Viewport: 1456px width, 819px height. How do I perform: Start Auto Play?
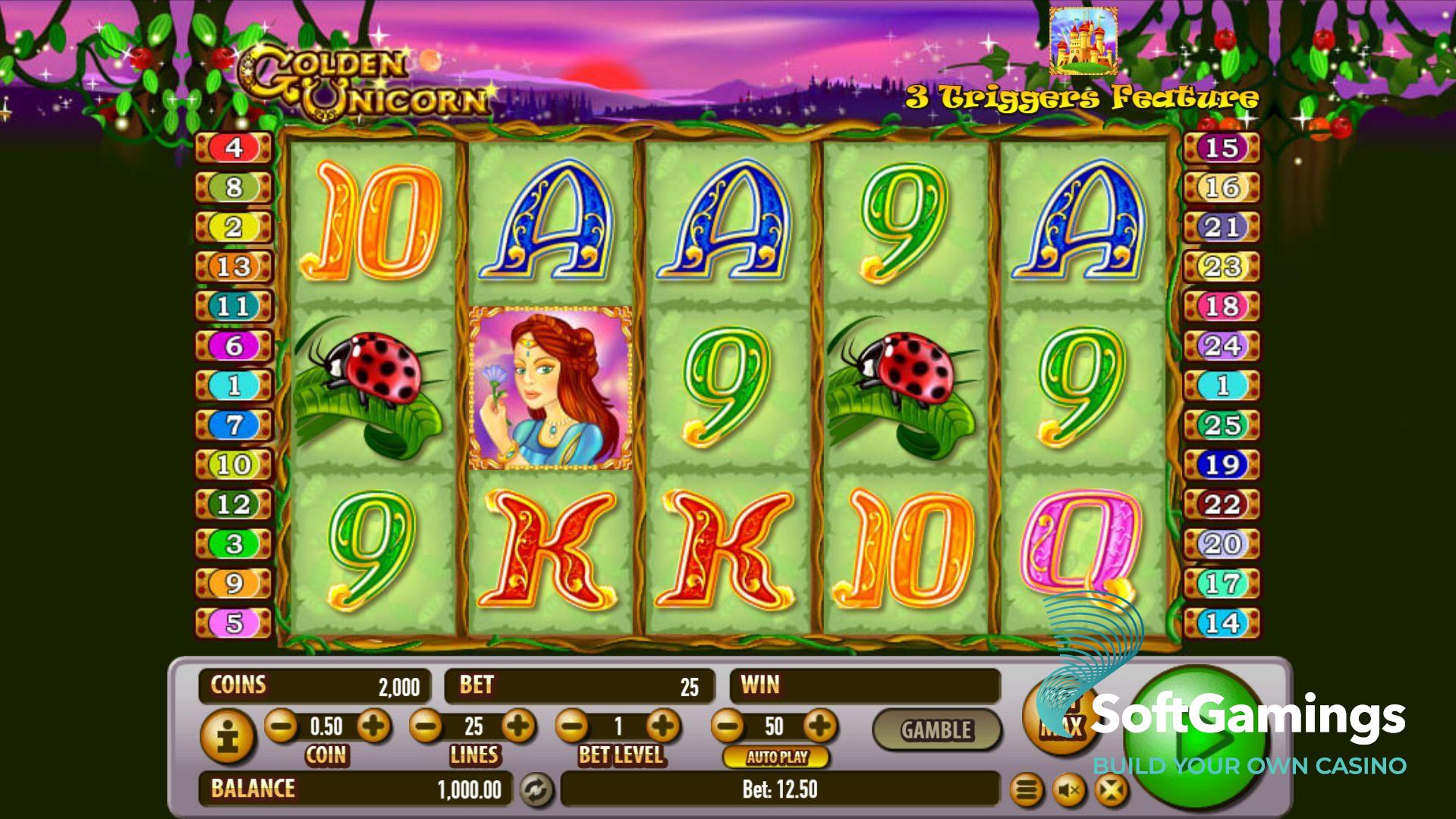pos(776,757)
